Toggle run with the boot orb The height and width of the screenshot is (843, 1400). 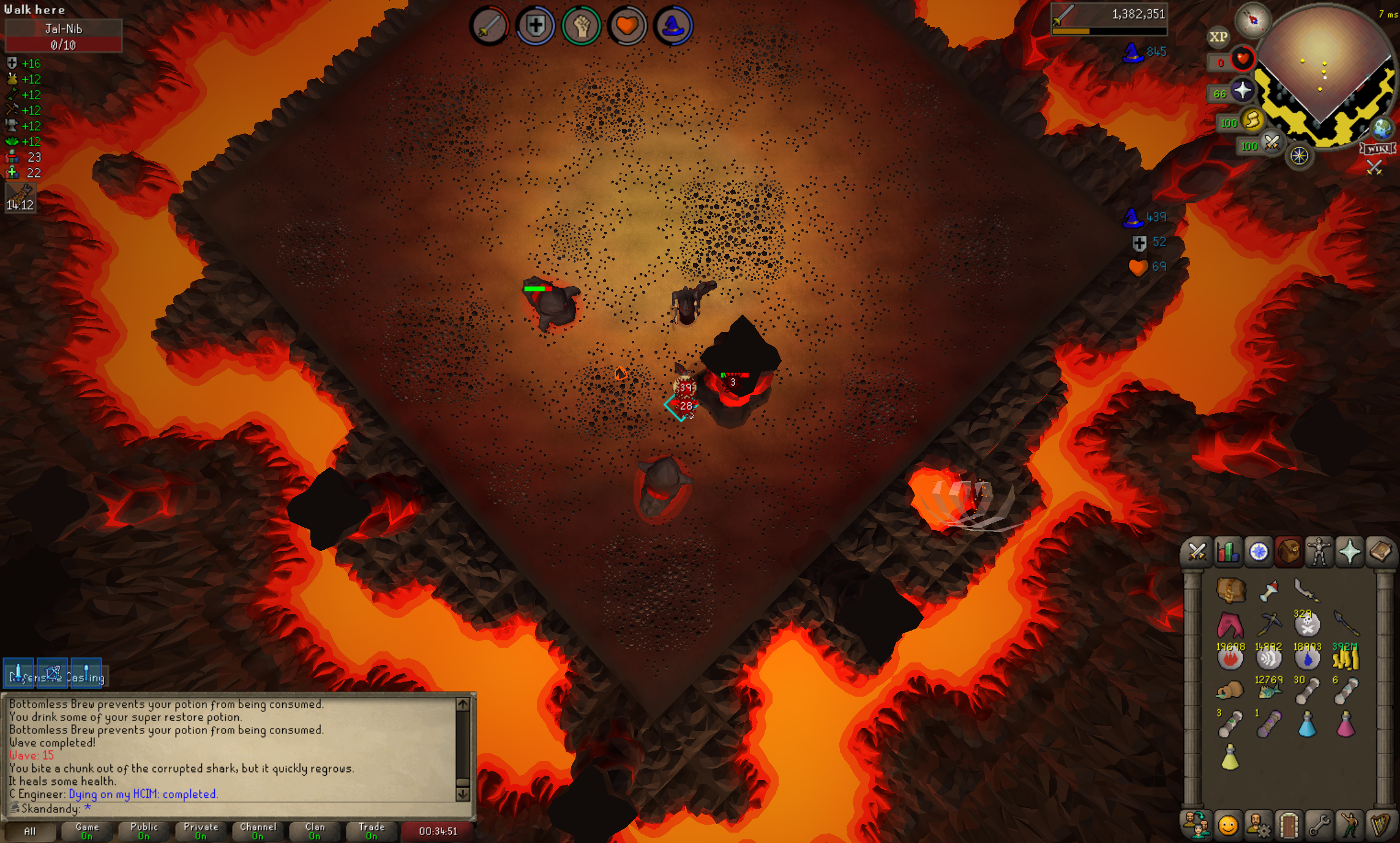pos(1253,121)
